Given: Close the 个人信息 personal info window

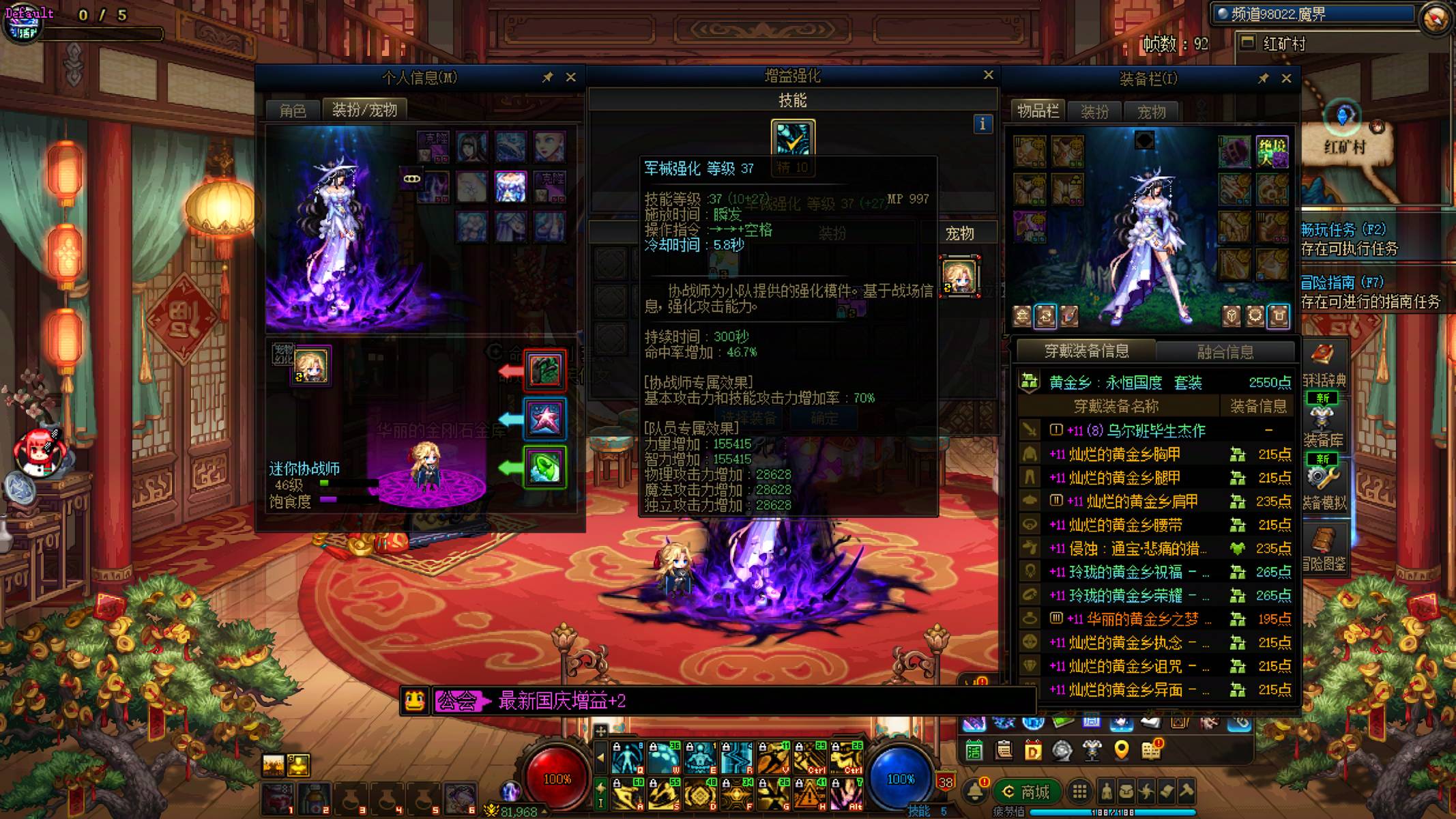Looking at the screenshot, I should coord(571,78).
